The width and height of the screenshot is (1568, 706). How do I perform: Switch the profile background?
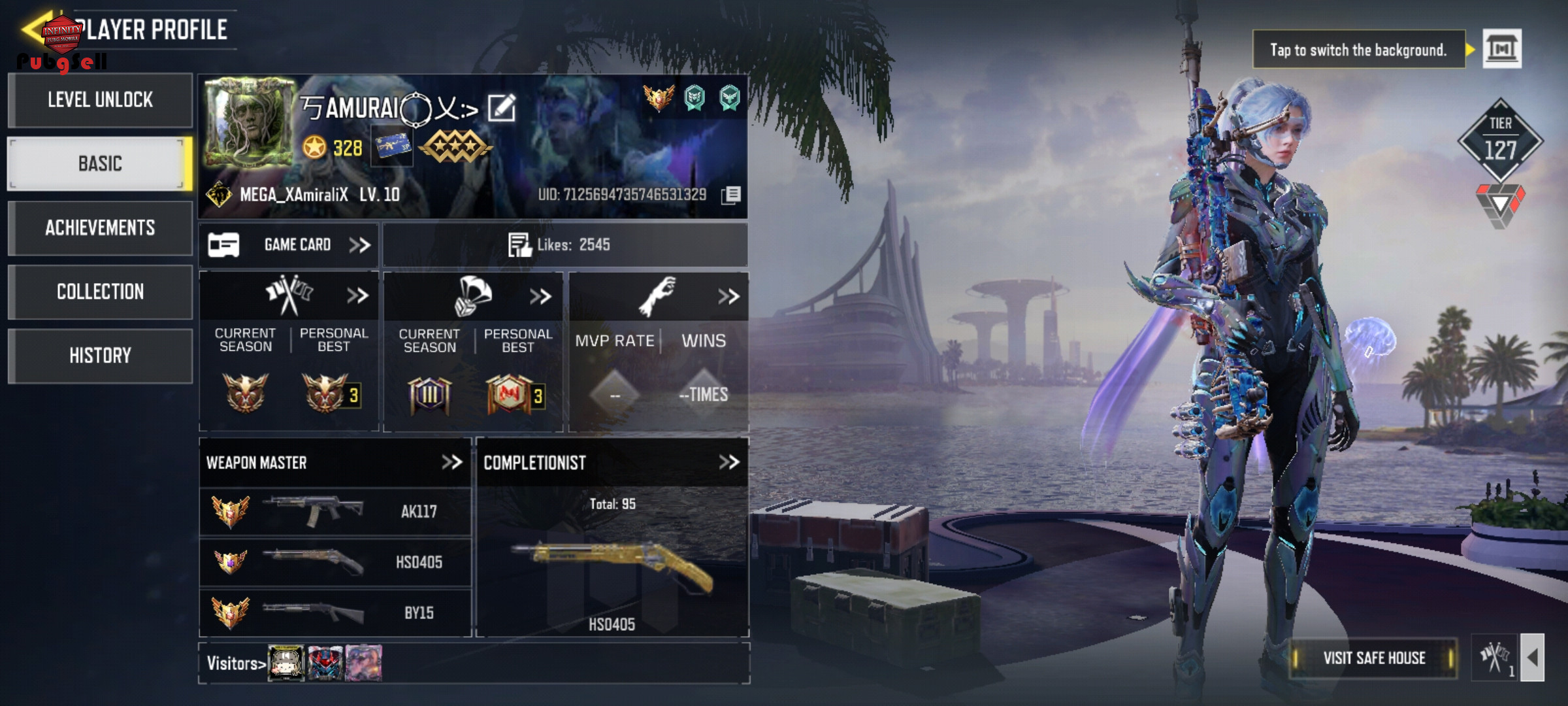[1502, 49]
